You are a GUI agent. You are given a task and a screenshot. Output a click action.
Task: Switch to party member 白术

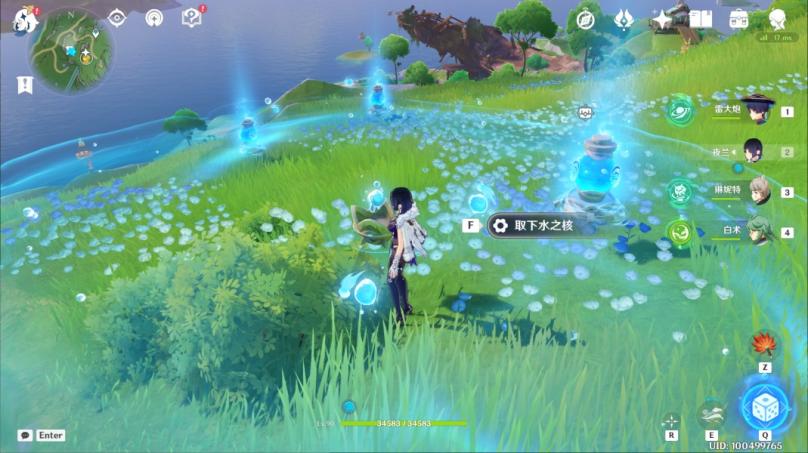tap(758, 231)
